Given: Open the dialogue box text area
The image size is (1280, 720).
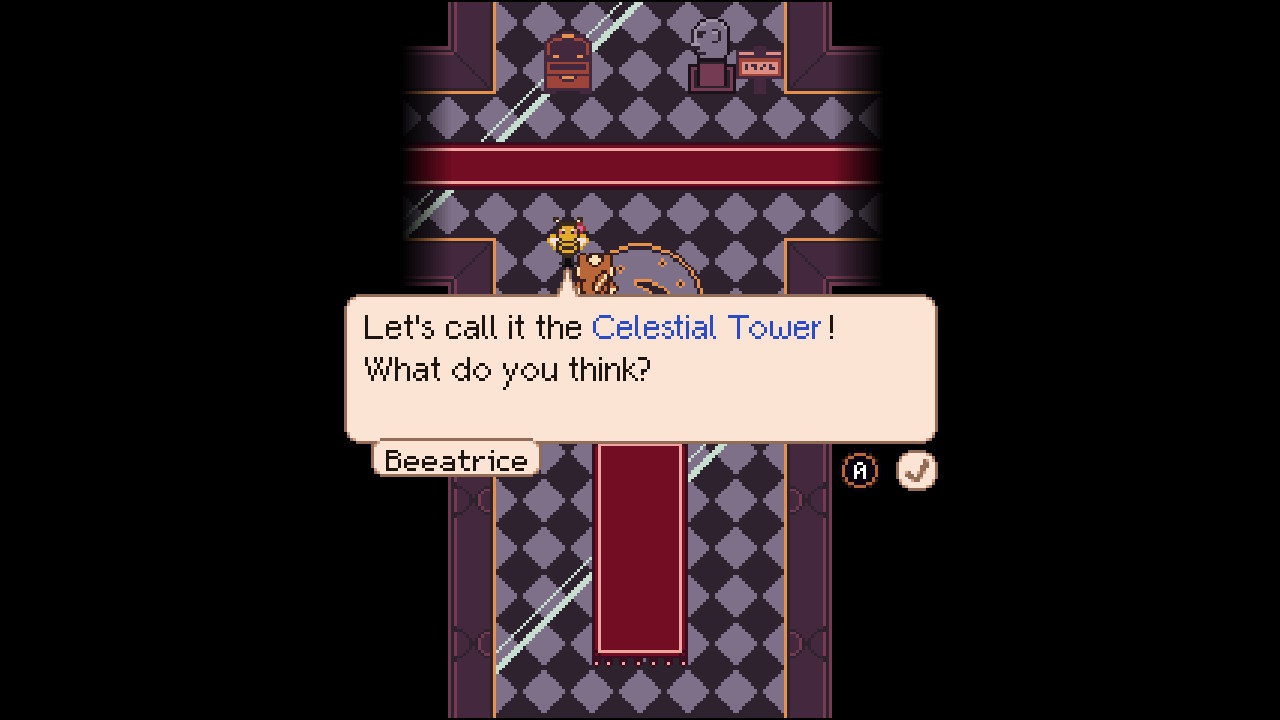Looking at the screenshot, I should tap(640, 370).
